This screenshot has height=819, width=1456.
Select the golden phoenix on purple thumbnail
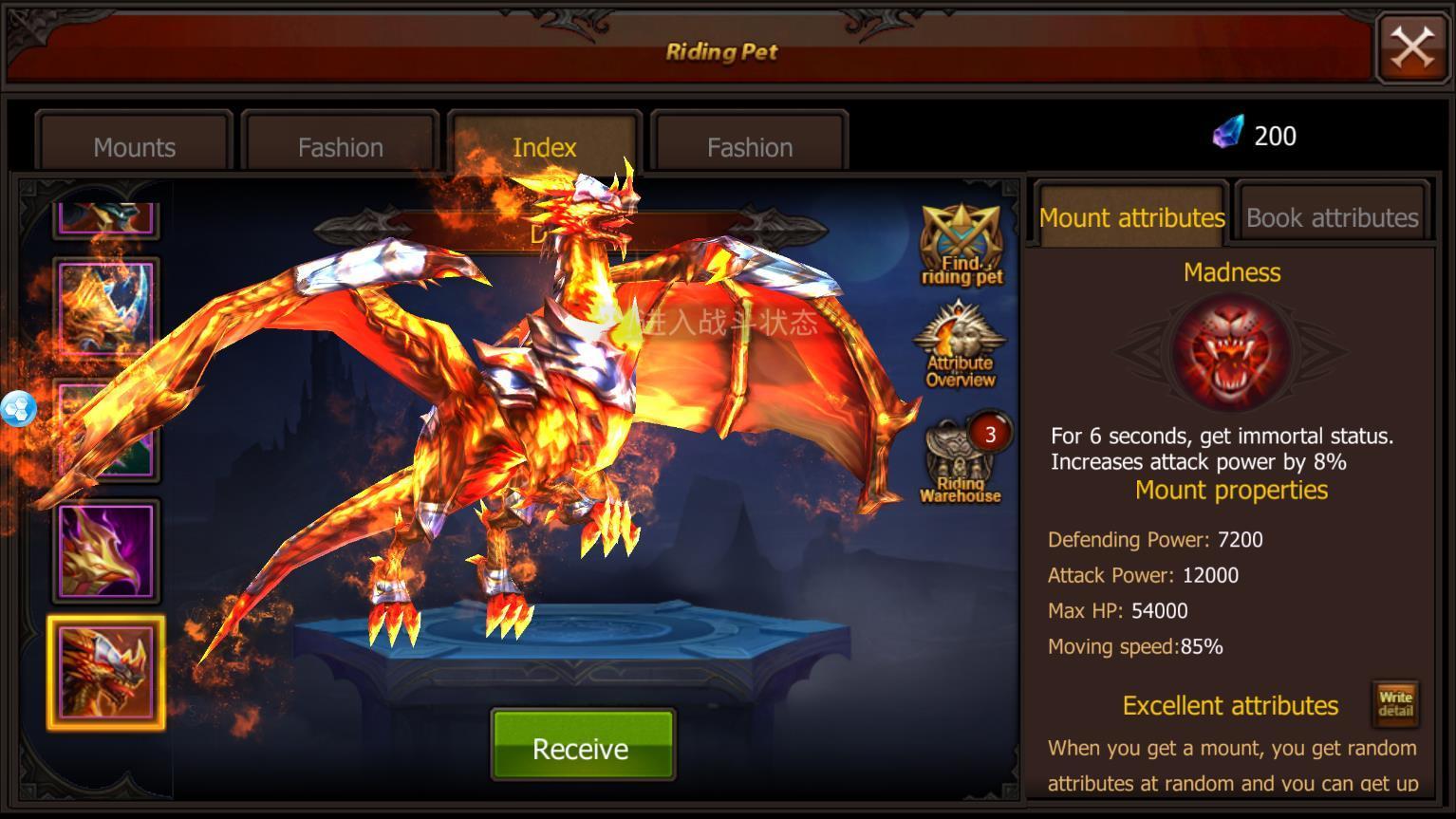(x=106, y=551)
